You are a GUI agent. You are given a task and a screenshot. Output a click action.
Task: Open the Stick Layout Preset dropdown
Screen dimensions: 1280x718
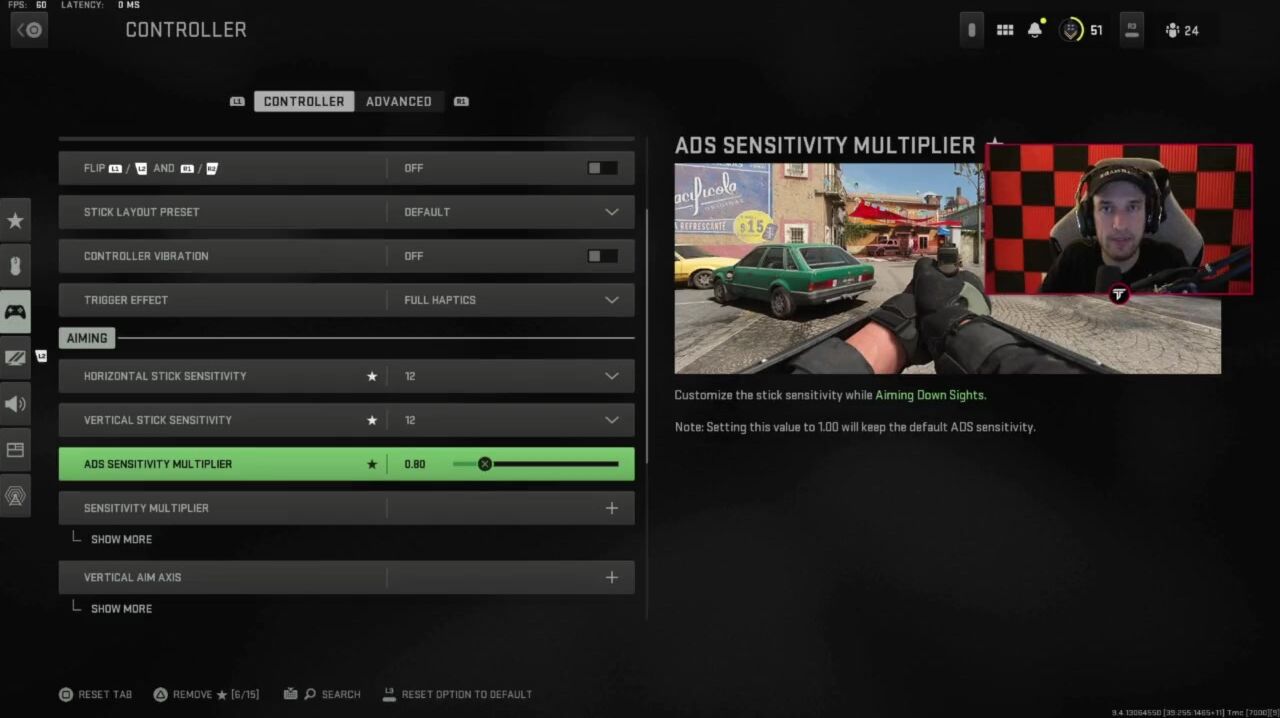[611, 212]
